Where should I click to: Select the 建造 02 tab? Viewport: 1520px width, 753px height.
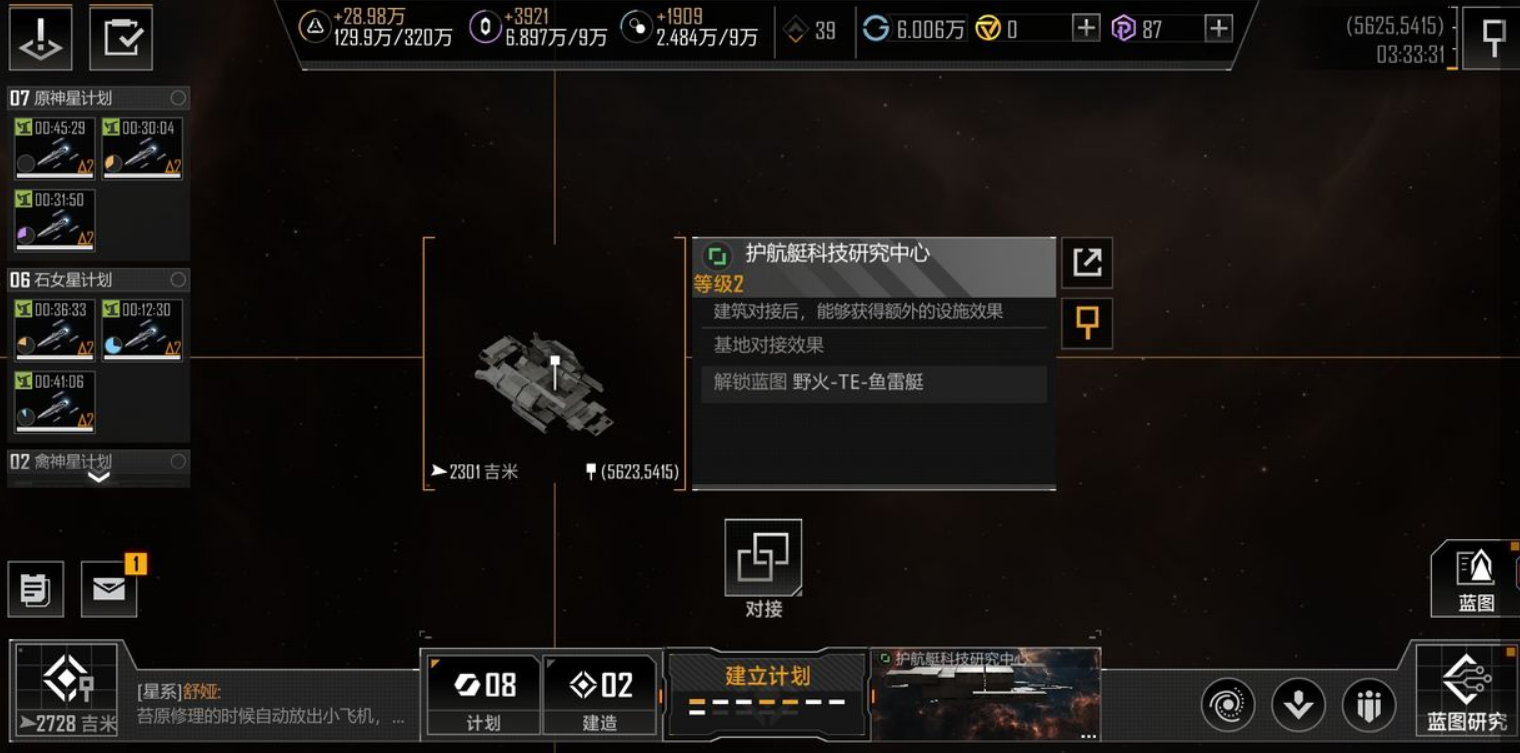click(600, 694)
